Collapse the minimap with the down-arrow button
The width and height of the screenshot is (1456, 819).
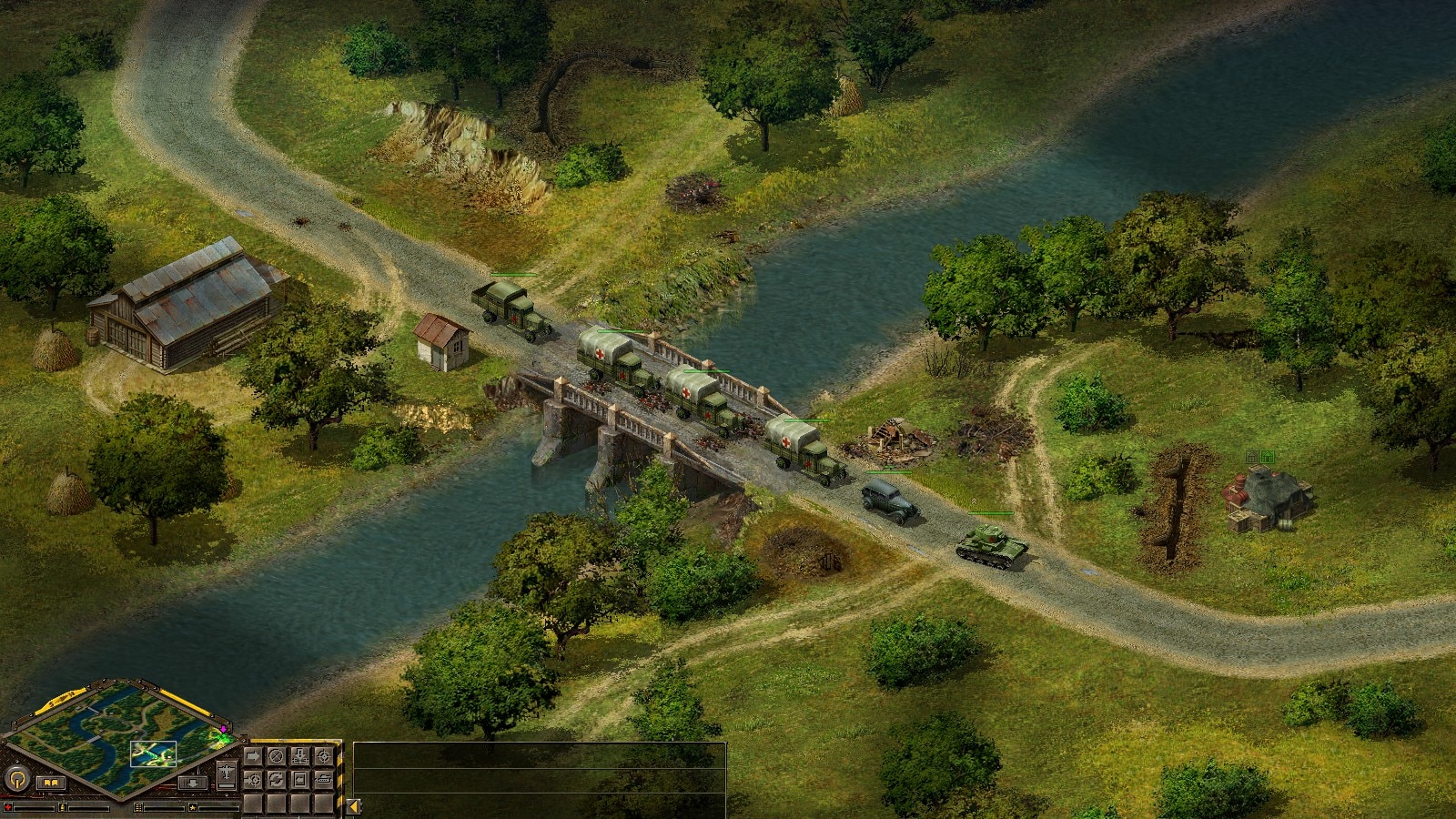[x=193, y=783]
